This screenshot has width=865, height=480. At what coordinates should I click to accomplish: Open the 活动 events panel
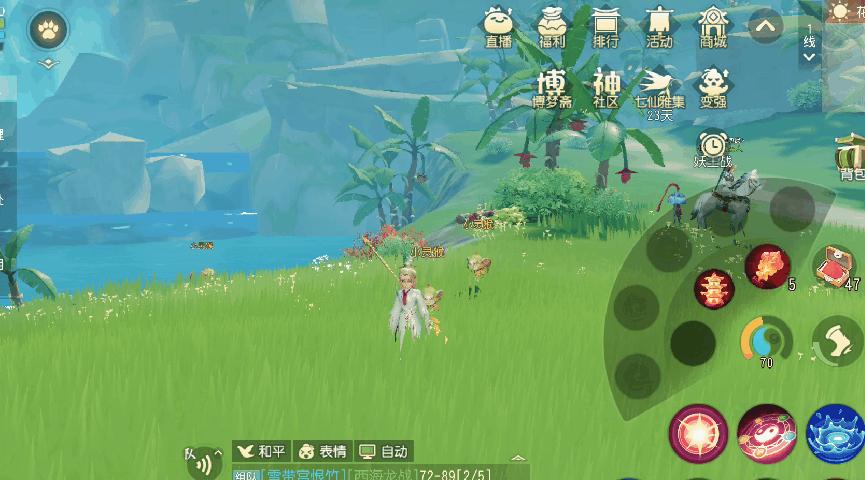659,26
